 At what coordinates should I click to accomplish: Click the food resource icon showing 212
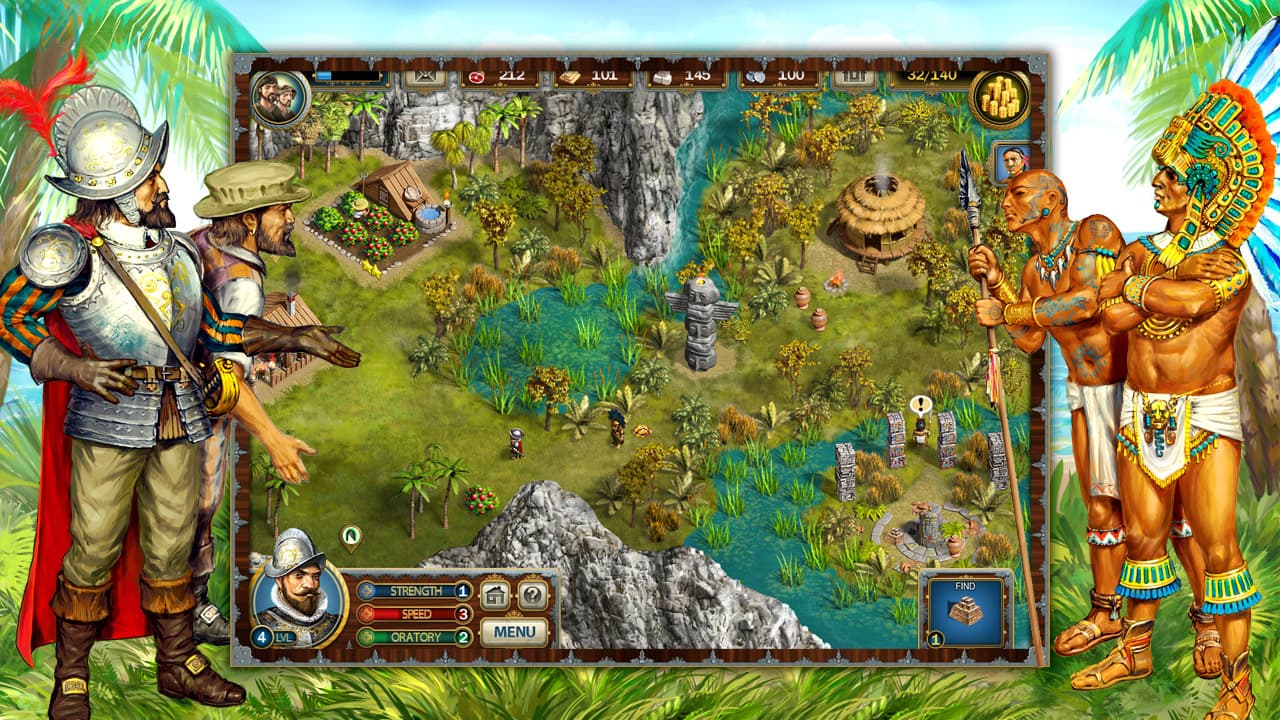(477, 75)
